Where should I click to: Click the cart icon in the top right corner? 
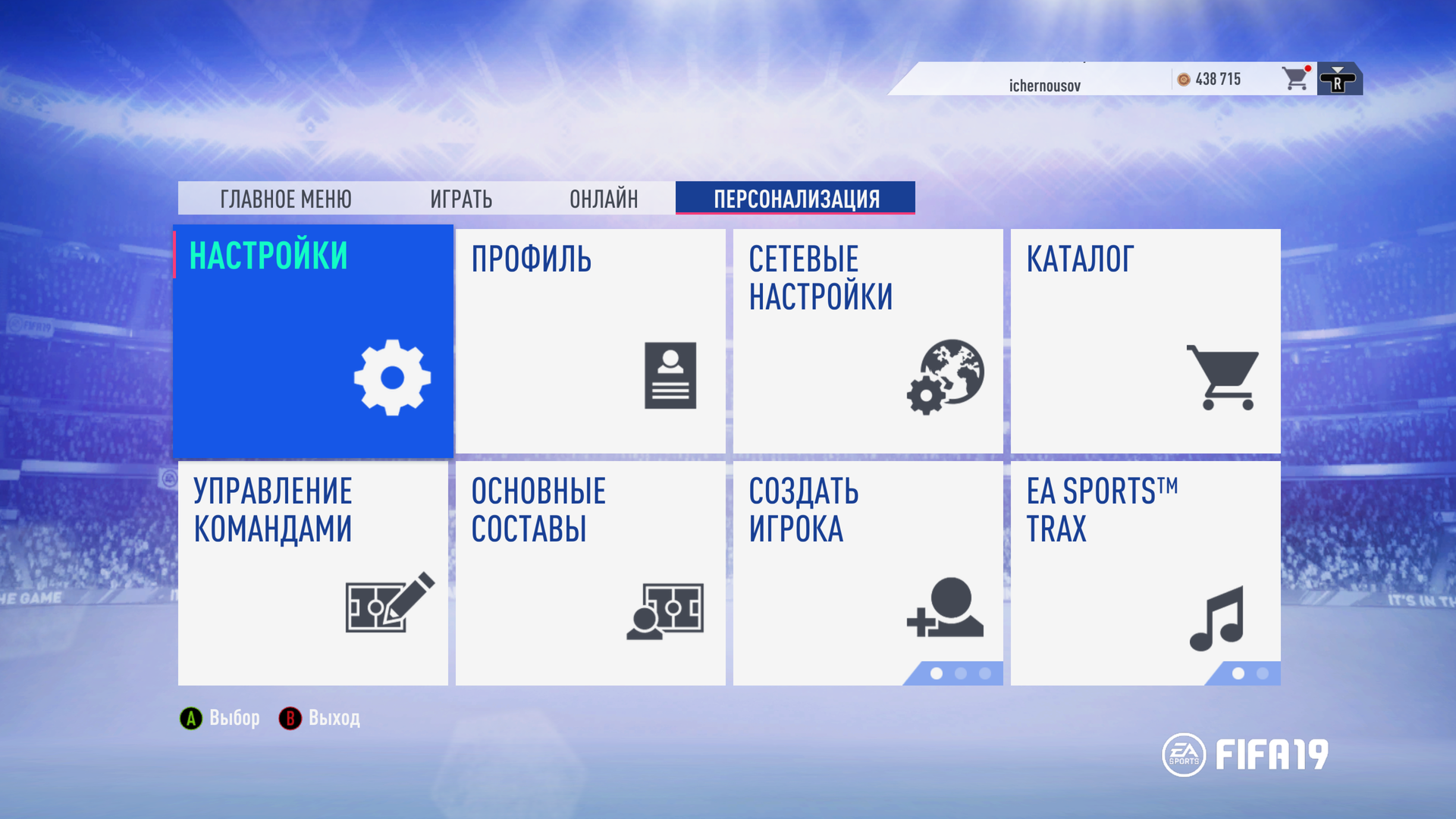1295,78
